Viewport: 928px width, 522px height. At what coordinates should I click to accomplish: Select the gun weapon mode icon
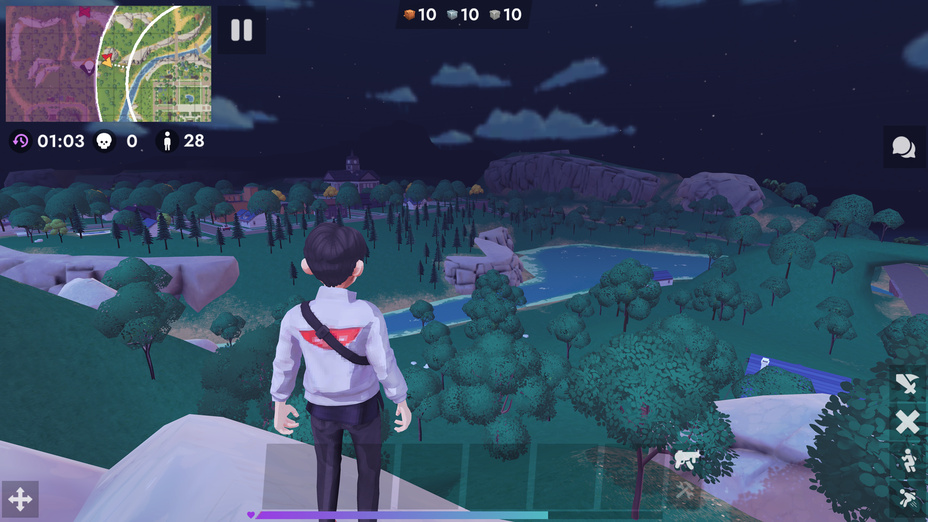coord(686,459)
